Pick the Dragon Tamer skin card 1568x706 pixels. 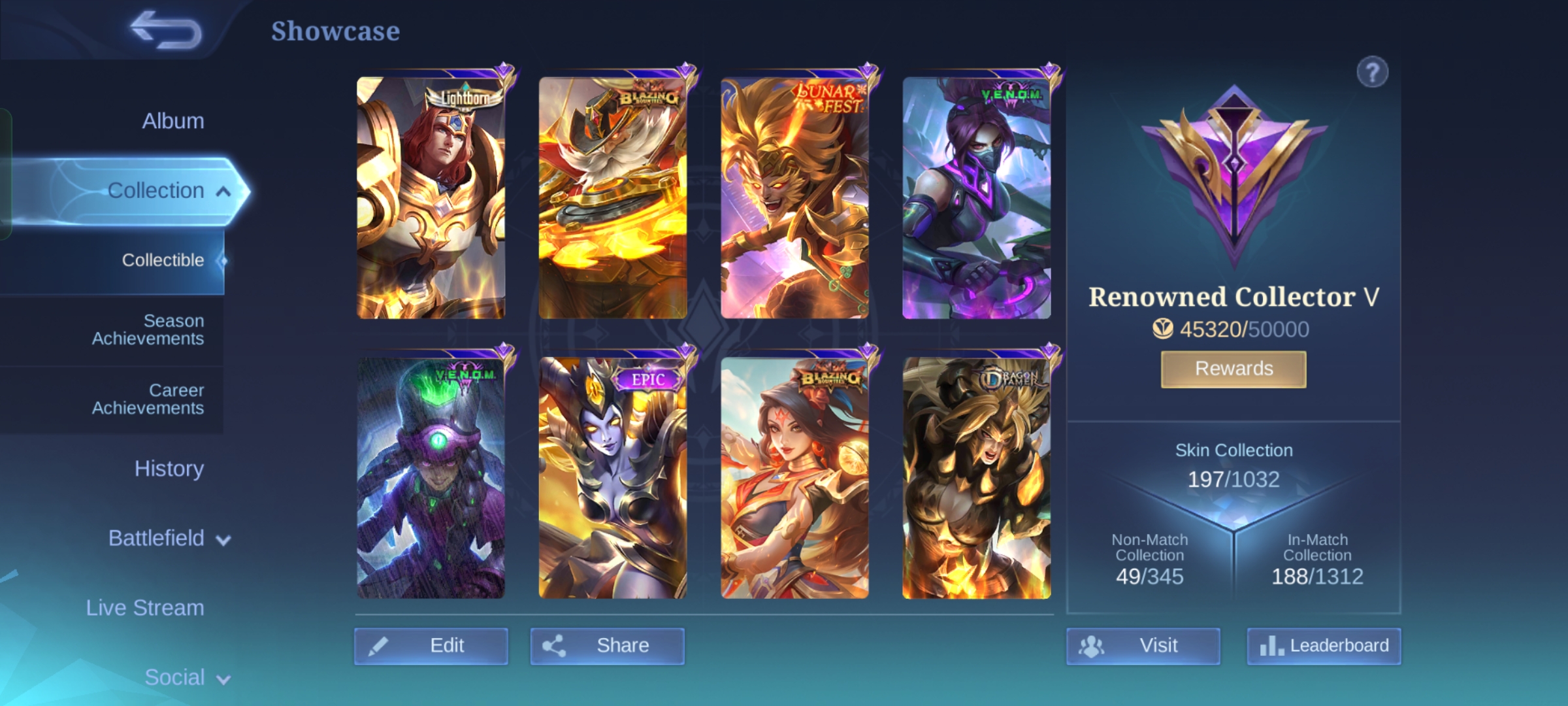coord(976,478)
